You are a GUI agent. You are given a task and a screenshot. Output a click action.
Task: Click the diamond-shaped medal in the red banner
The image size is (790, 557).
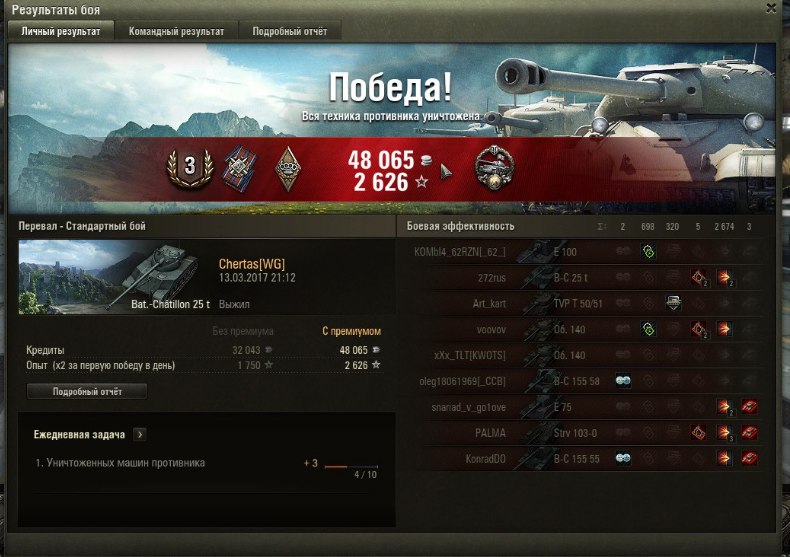[x=290, y=167]
